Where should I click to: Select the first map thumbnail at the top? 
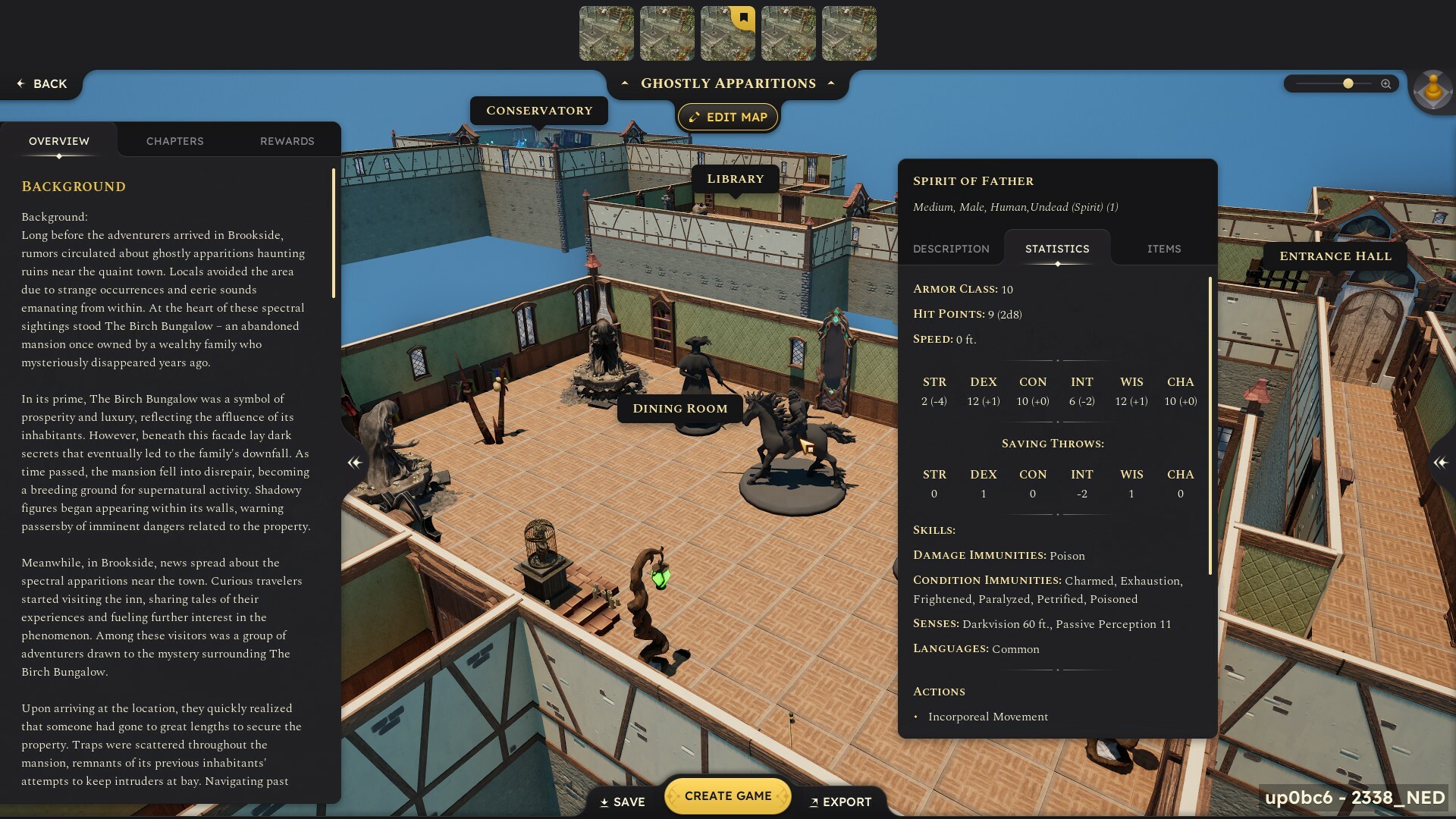(607, 33)
